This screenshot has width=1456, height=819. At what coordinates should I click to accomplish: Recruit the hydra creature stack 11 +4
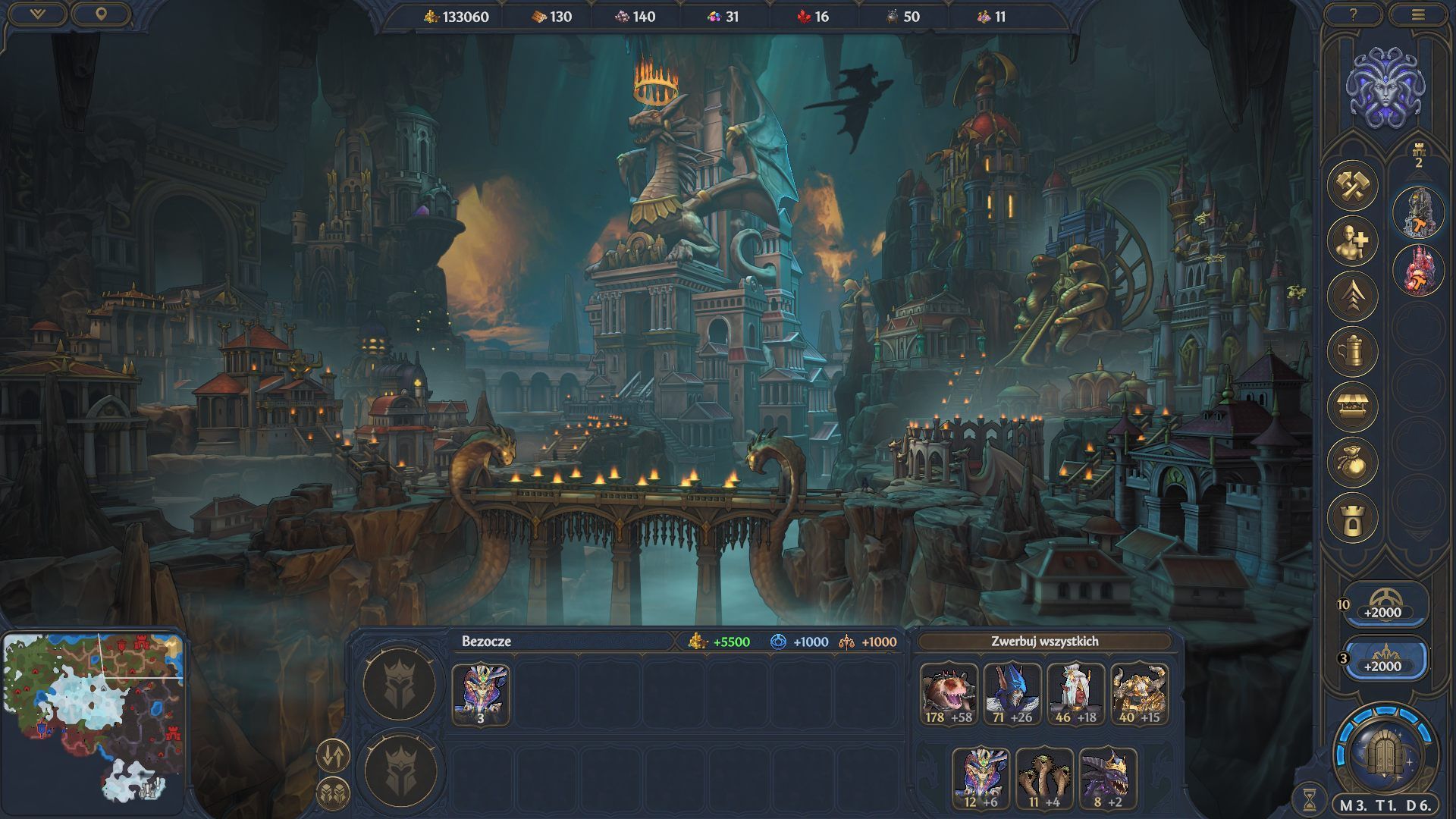click(1044, 777)
